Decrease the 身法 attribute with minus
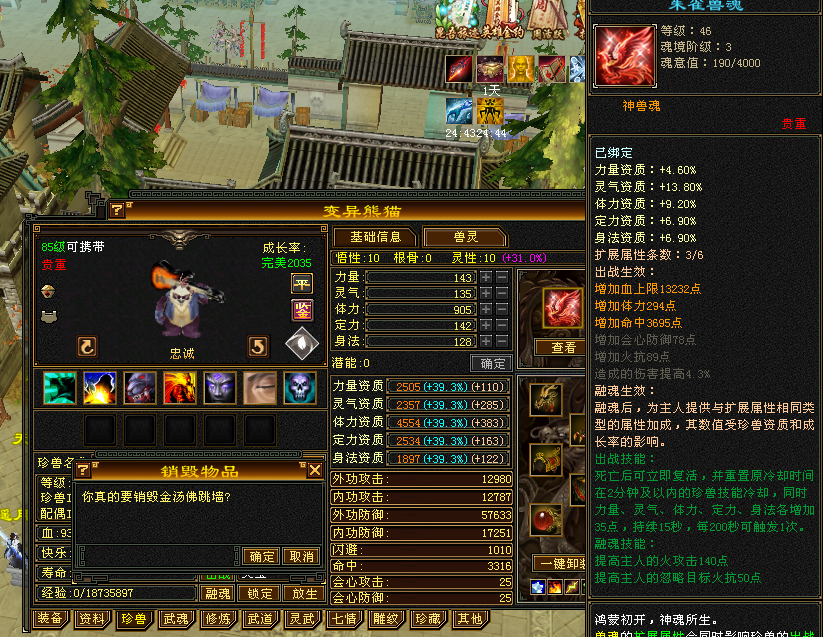Image resolution: width=823 pixels, height=637 pixels. point(502,342)
